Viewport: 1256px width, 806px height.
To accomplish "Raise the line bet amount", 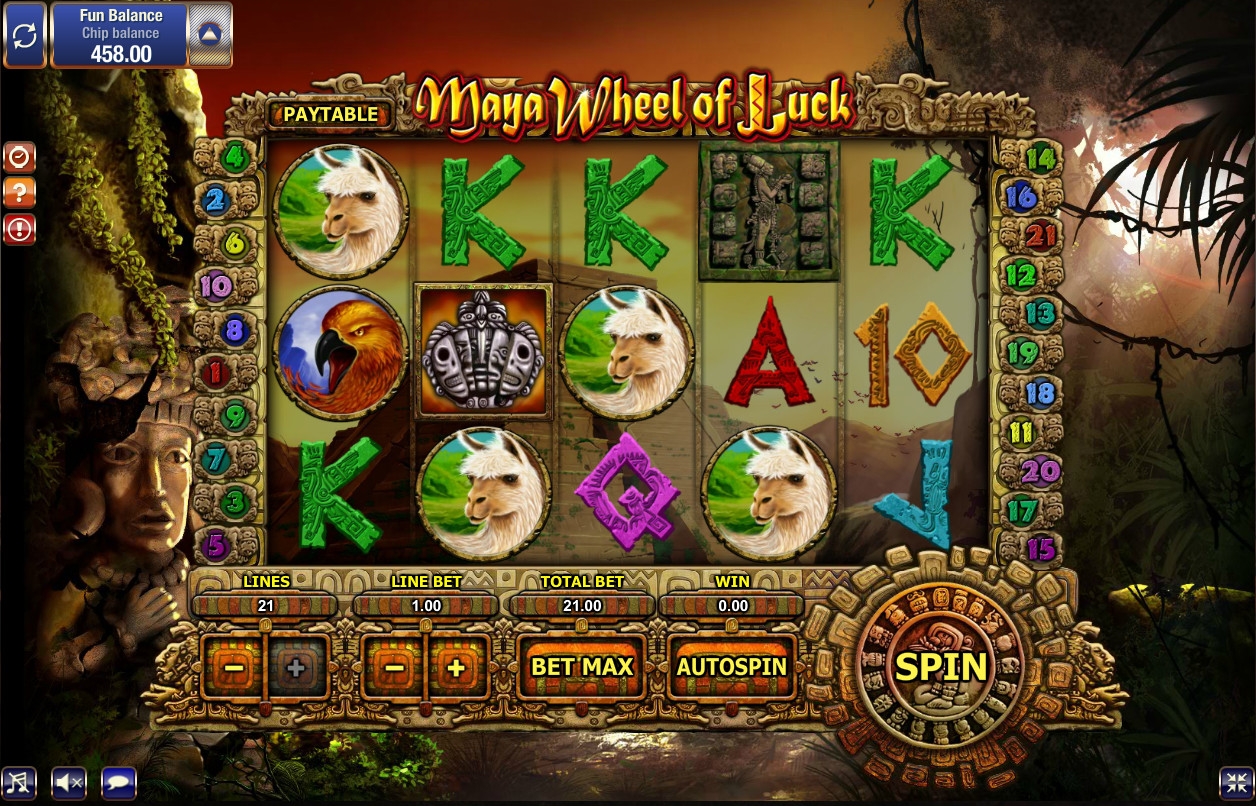I will pyautogui.click(x=457, y=667).
